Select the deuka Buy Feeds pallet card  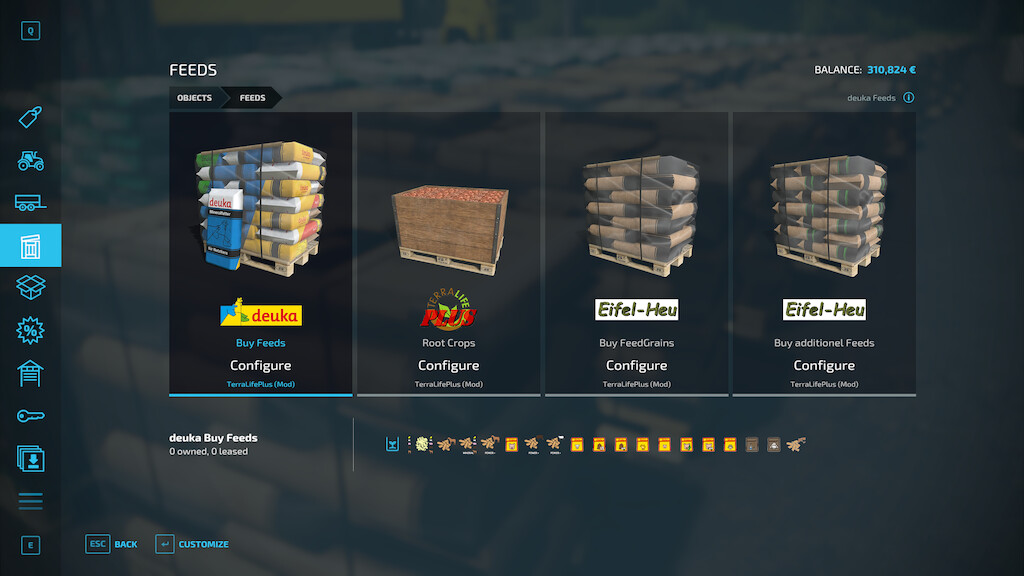(261, 253)
